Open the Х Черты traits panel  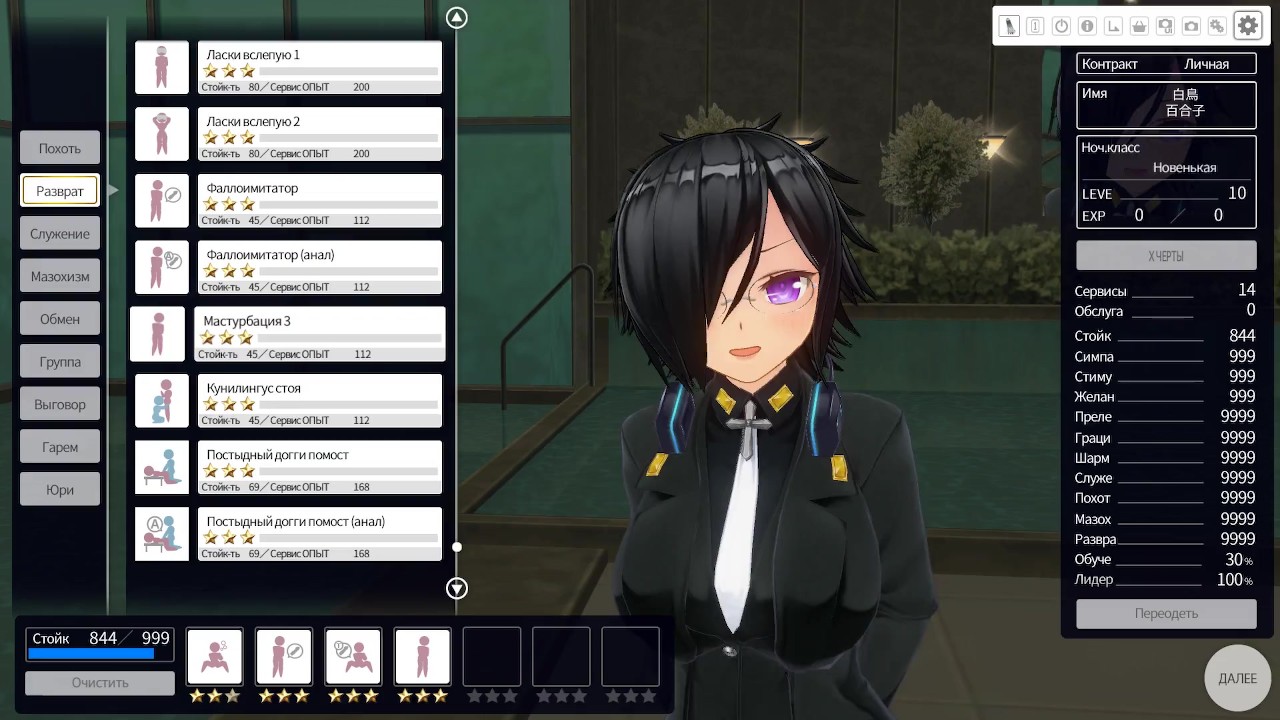coord(1166,256)
